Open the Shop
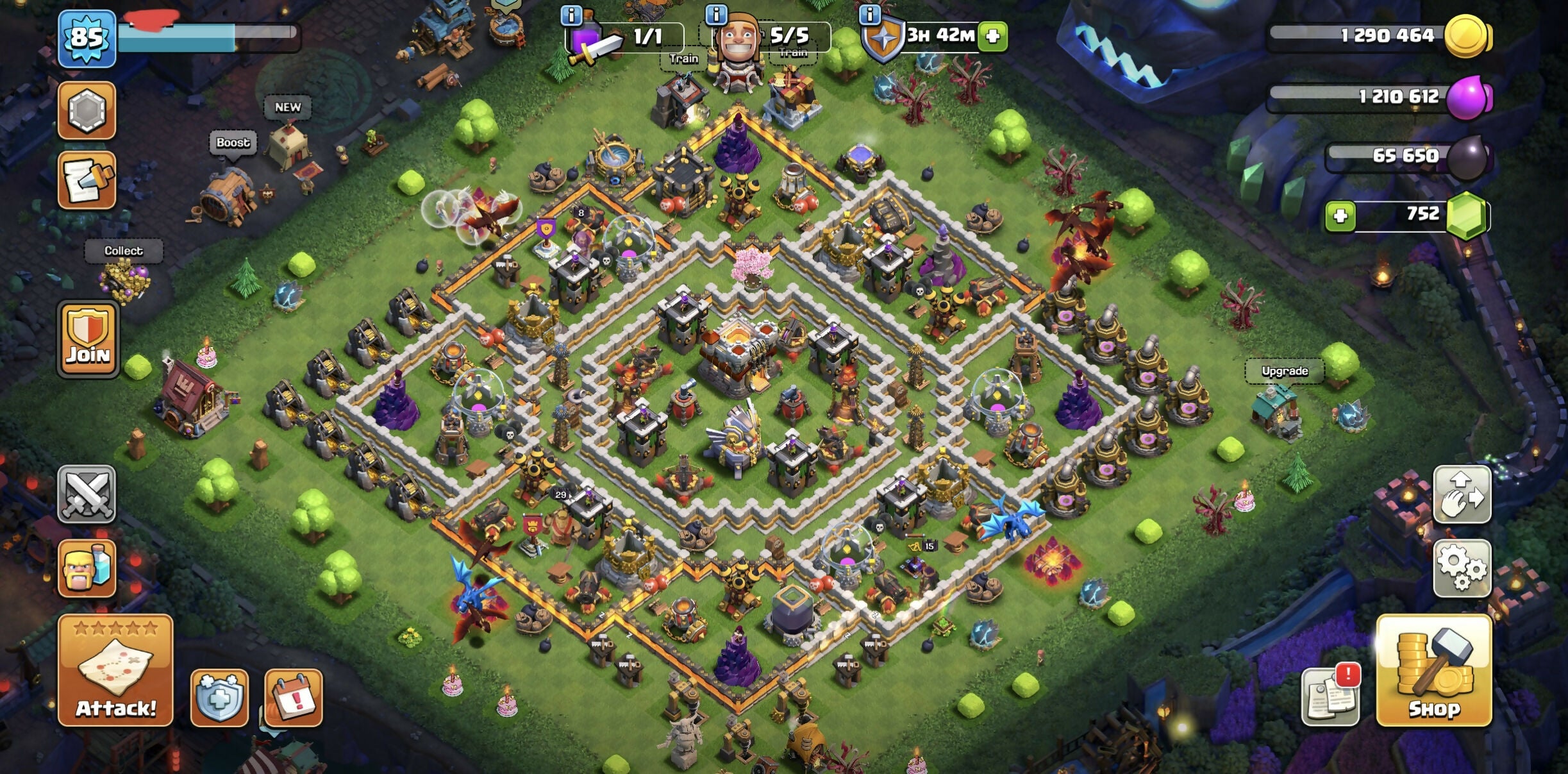The width and height of the screenshot is (1568, 774). (1434, 671)
